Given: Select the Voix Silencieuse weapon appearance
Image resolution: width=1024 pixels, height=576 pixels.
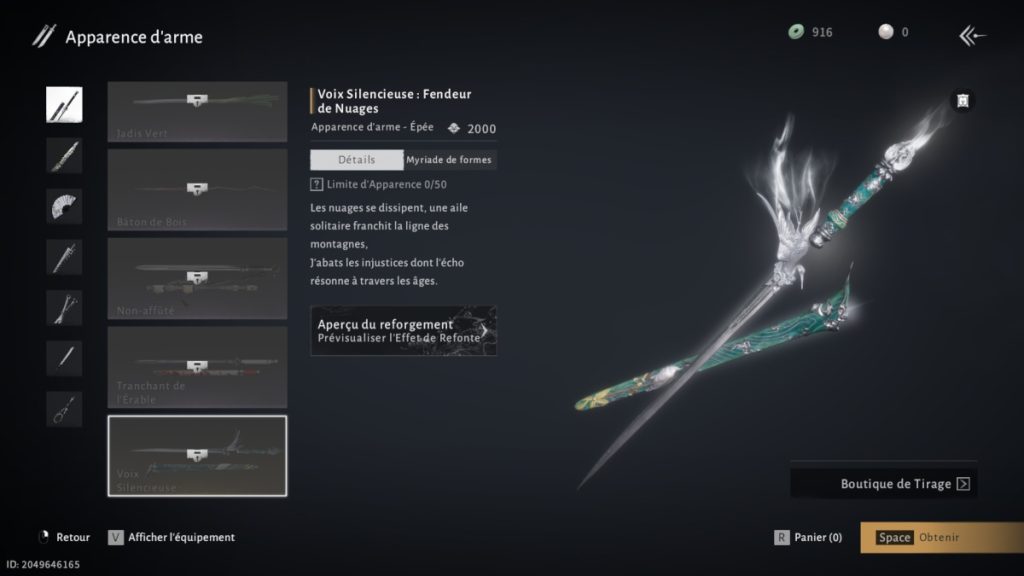Looking at the screenshot, I should 197,456.
